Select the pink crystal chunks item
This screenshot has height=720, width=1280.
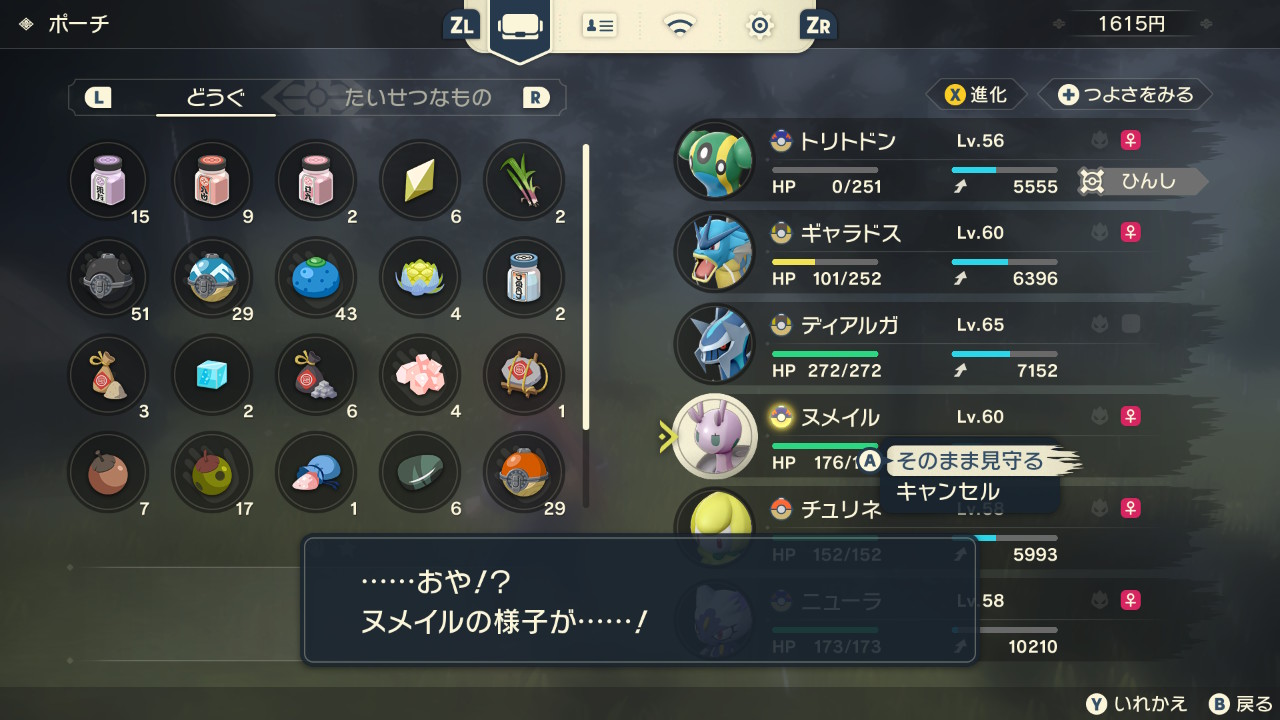point(420,375)
